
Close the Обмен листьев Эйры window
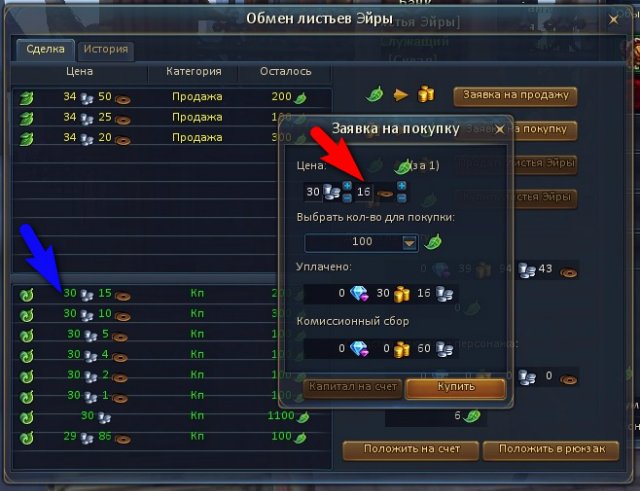pos(612,18)
